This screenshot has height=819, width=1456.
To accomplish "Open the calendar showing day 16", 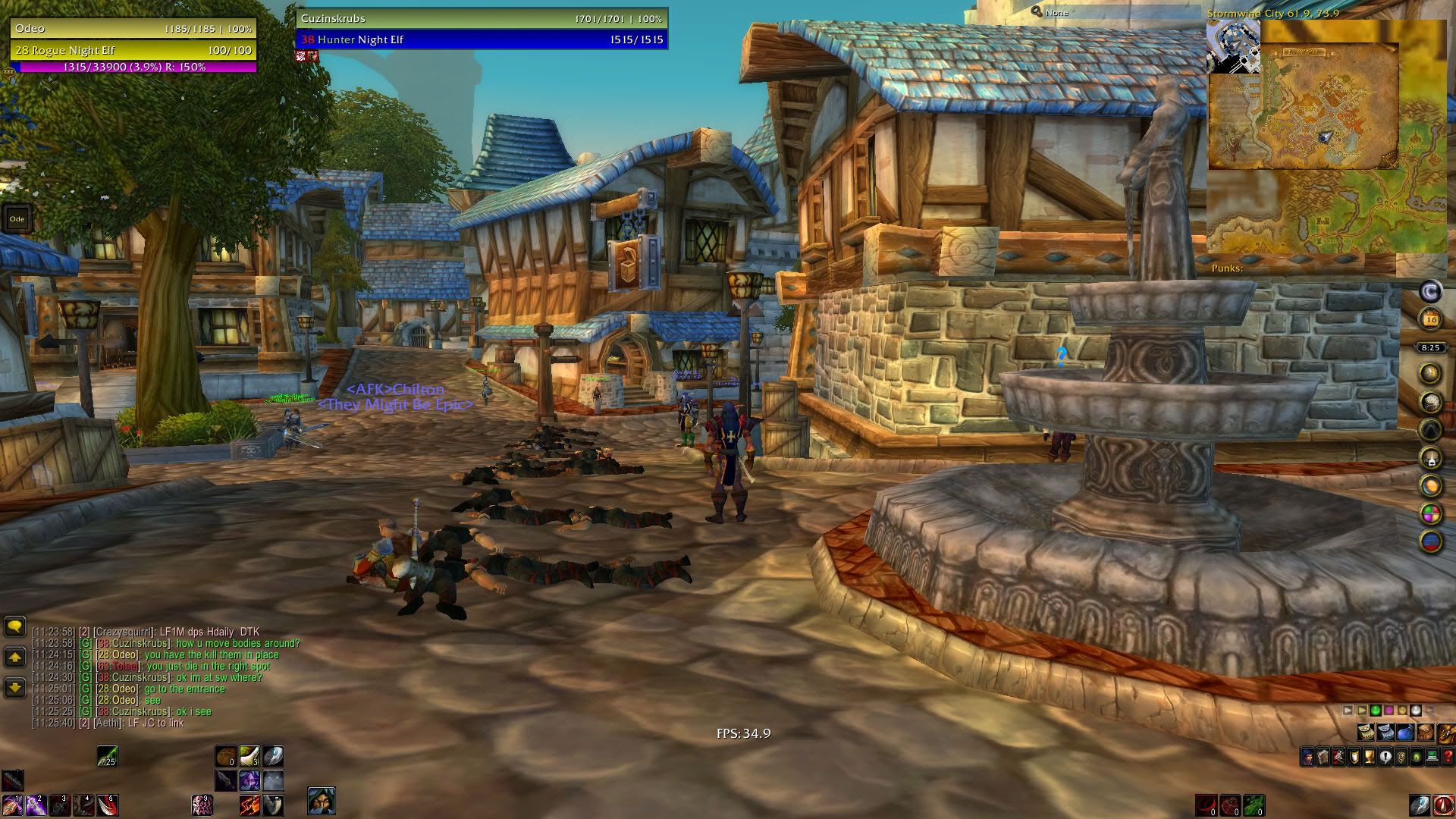I will (1431, 319).
